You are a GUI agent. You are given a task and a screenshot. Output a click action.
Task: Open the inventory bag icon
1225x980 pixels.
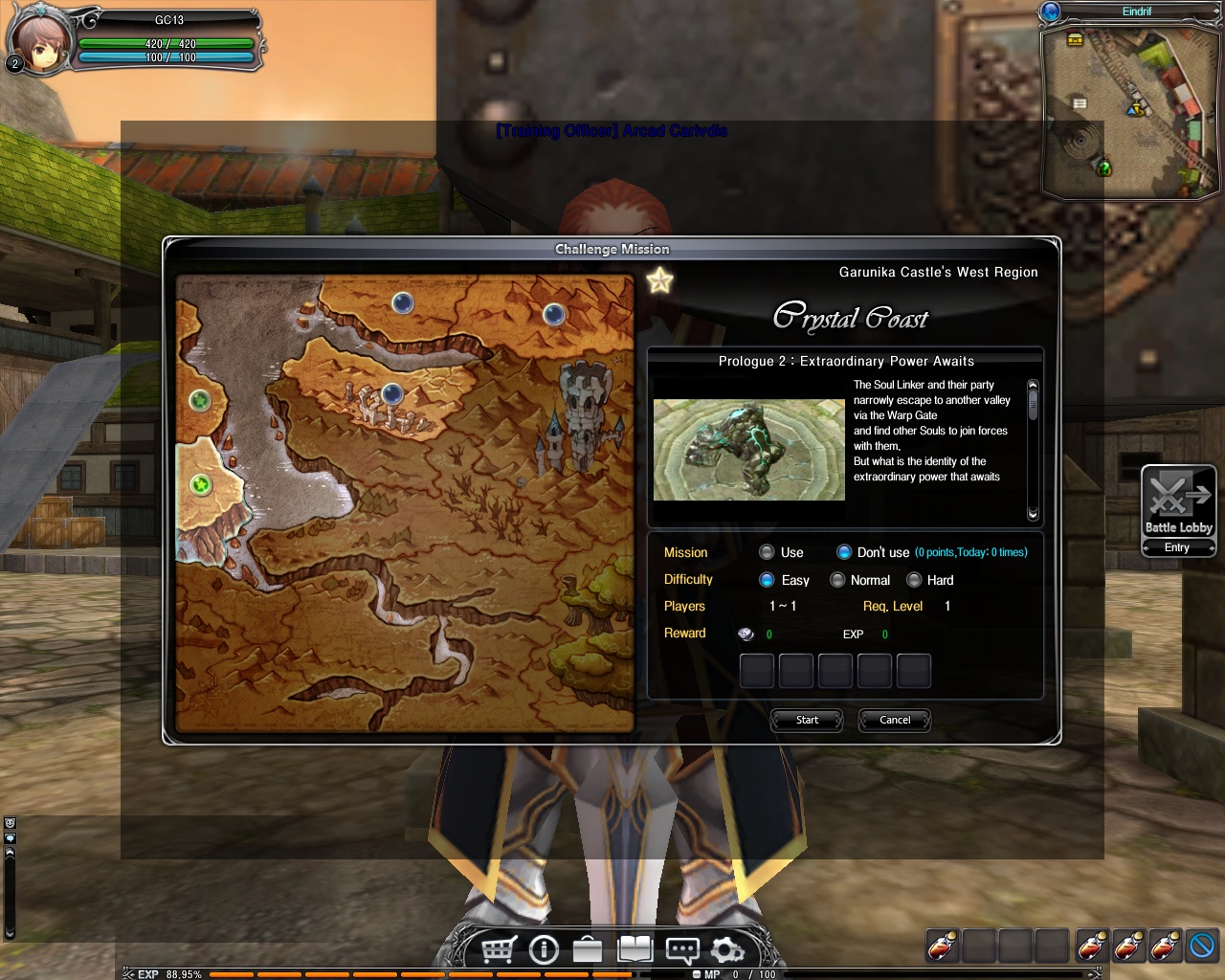click(x=588, y=949)
